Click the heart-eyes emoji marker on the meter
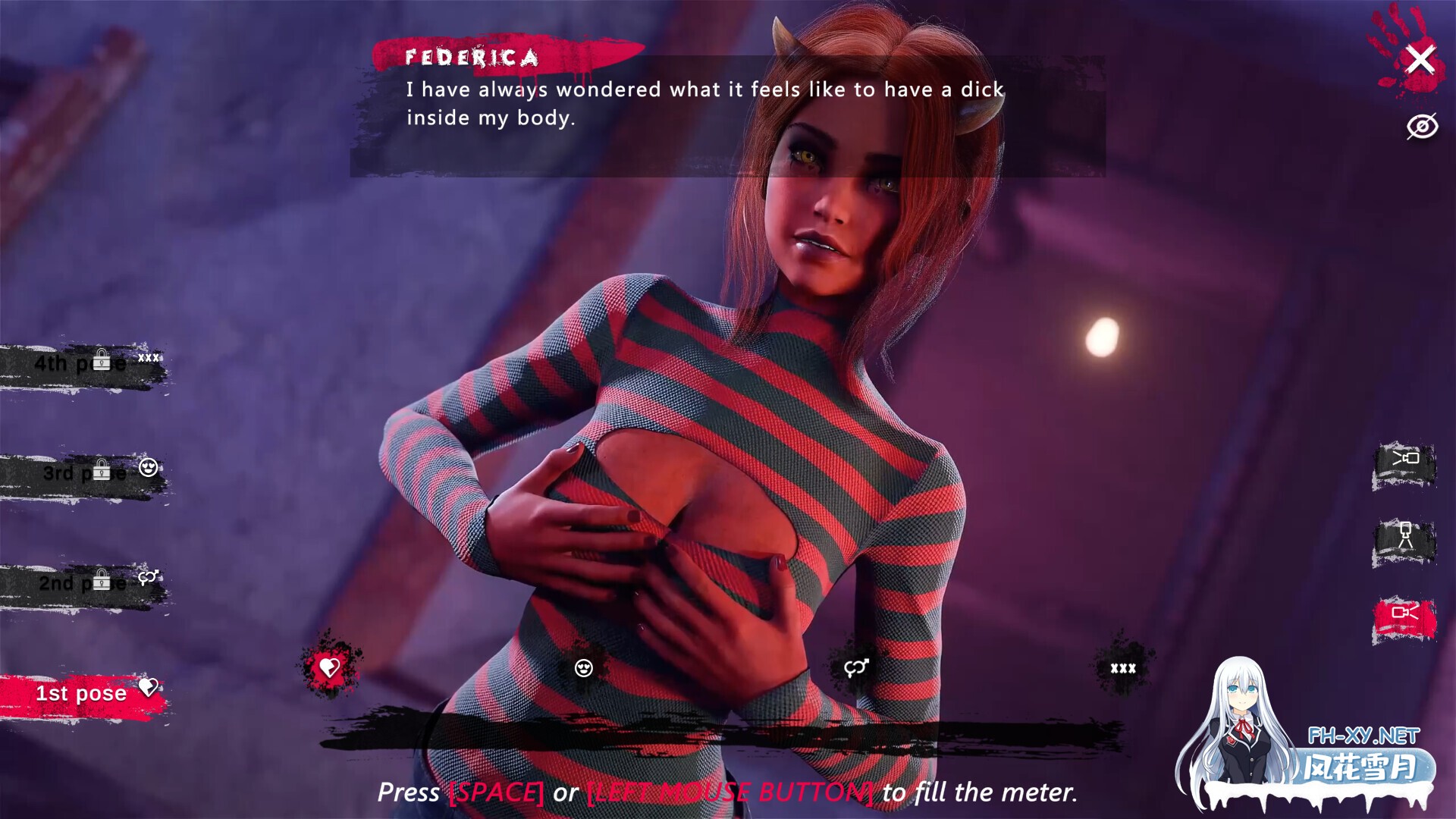This screenshot has width=1456, height=819. [584, 668]
